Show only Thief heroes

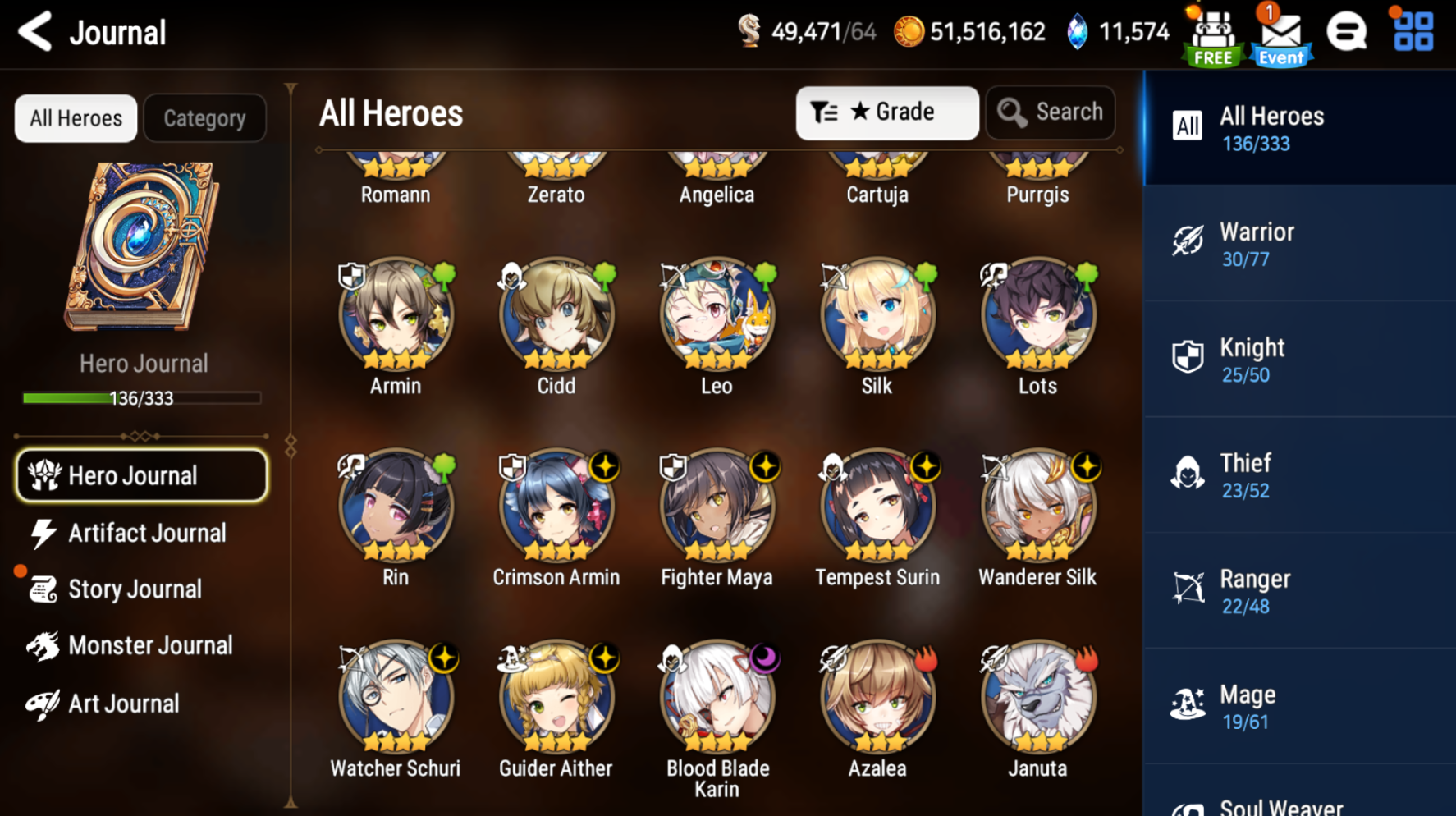[1299, 475]
